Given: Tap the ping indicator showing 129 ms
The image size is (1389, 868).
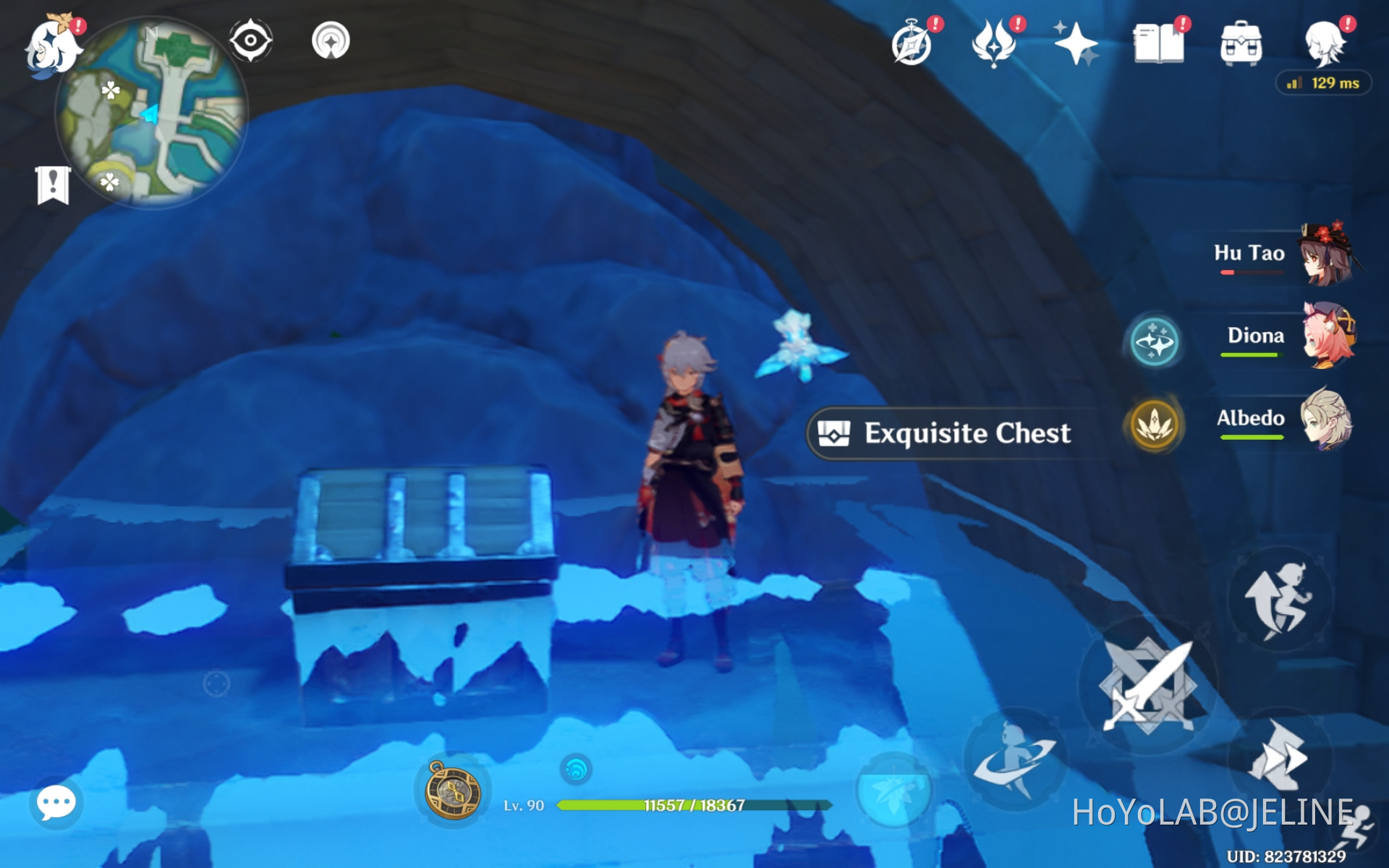Looking at the screenshot, I should coord(1324,82).
